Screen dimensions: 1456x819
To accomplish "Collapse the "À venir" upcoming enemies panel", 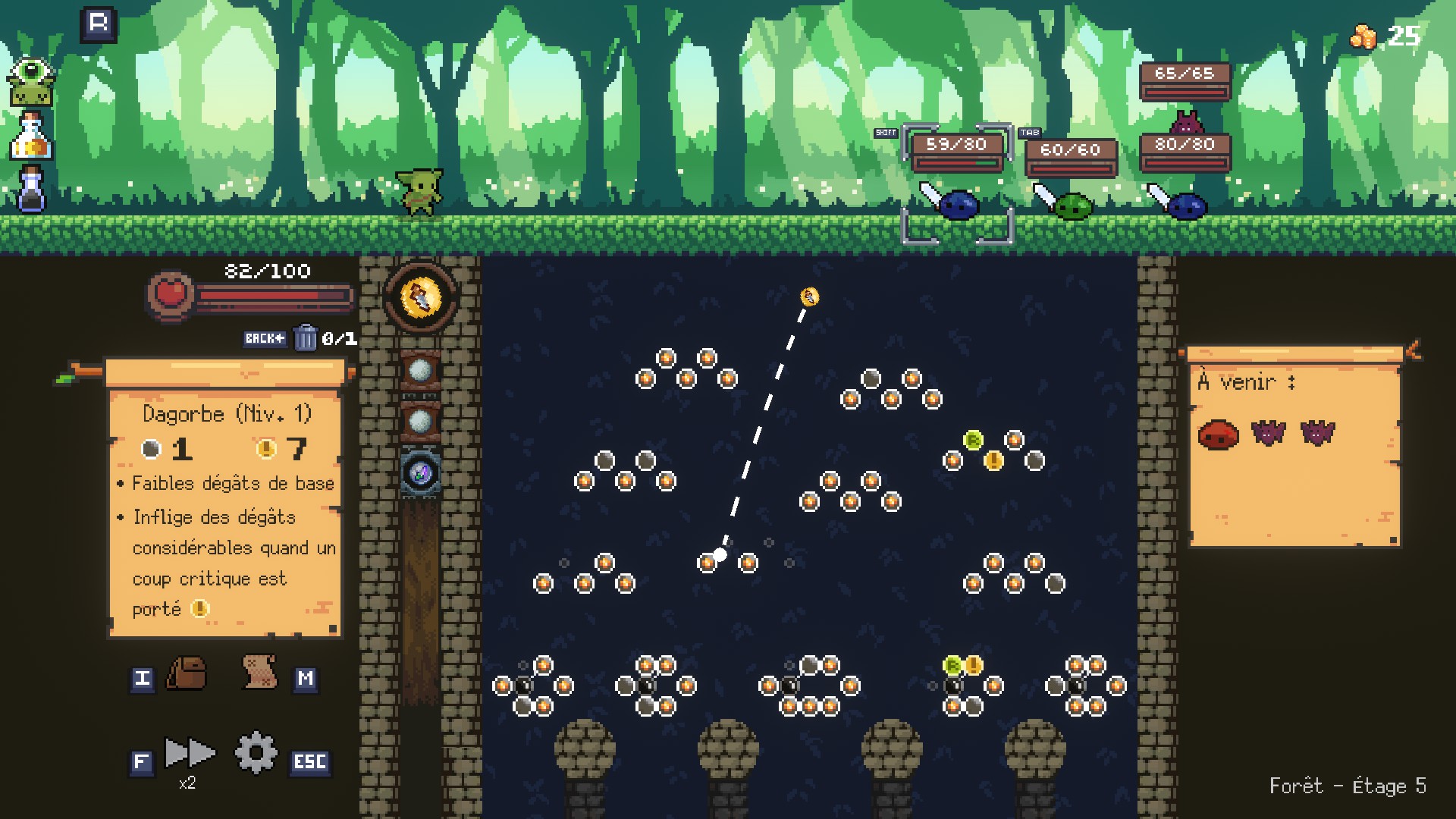I will [x=1414, y=350].
